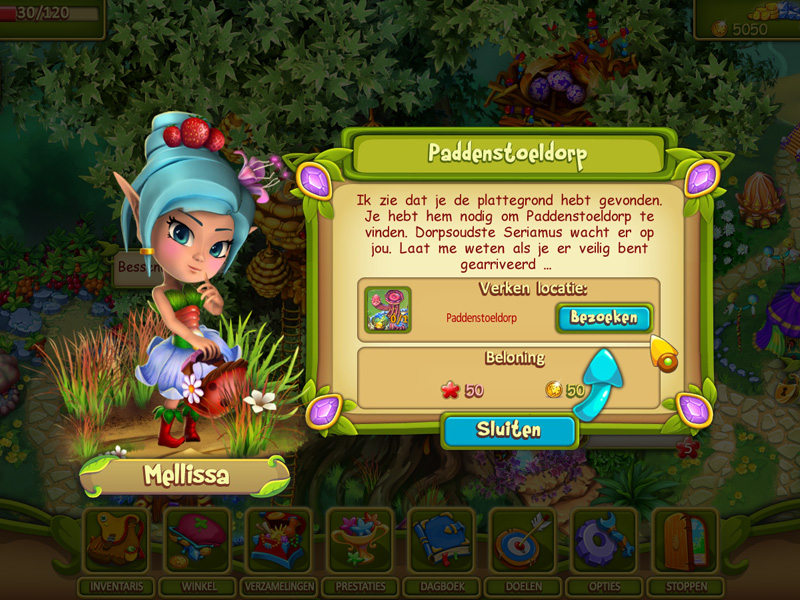Open the Dagboek journal book

point(441,542)
